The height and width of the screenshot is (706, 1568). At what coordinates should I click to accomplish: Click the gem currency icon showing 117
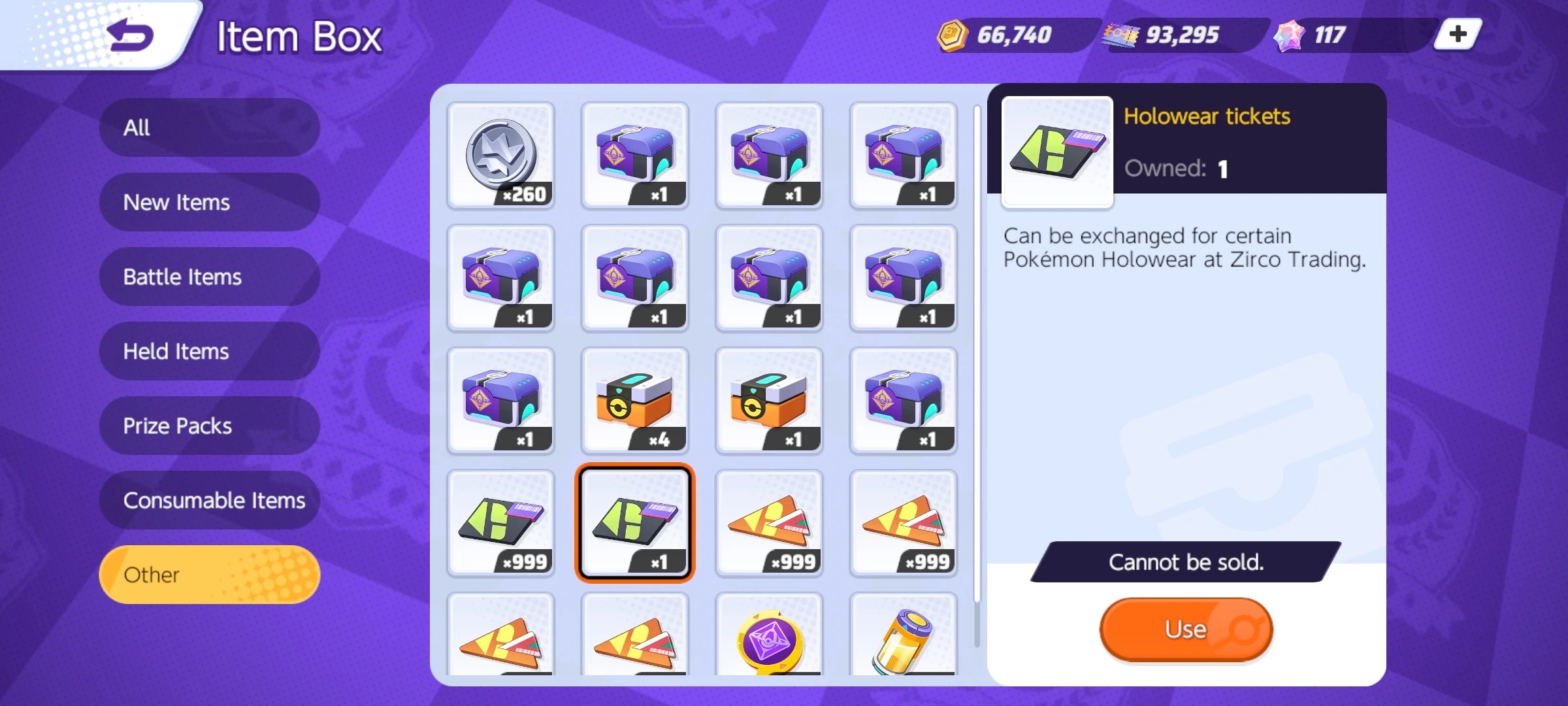(1290, 35)
